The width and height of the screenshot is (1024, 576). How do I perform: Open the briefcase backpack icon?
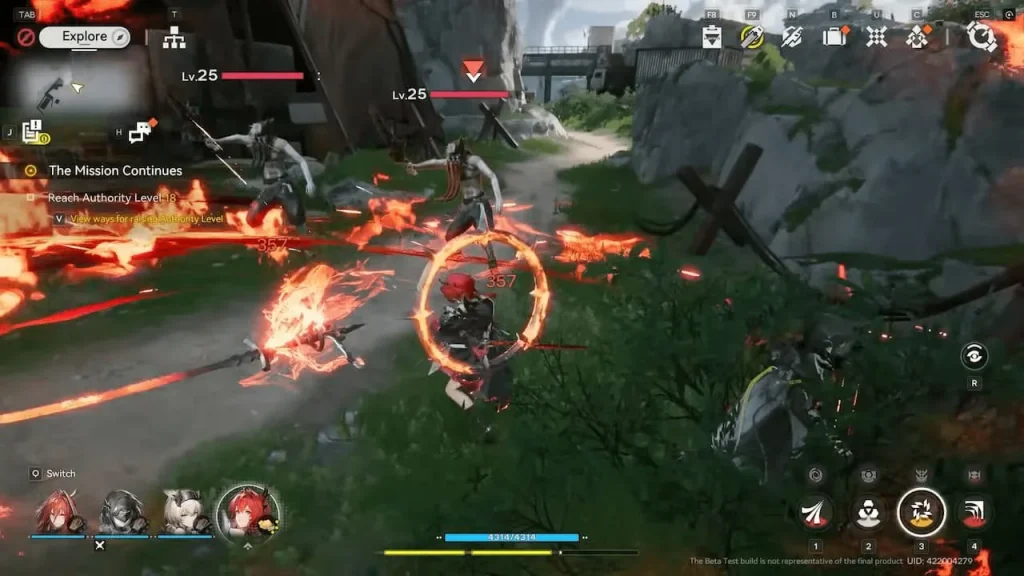(x=834, y=37)
